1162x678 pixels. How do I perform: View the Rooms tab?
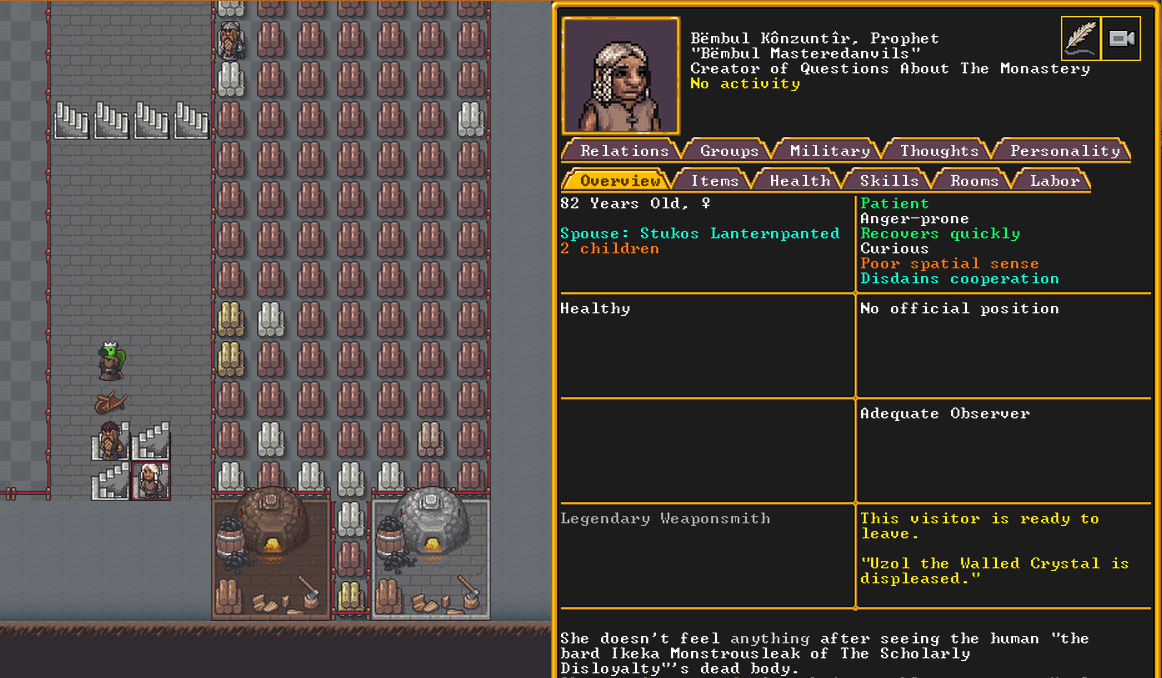[974, 181]
